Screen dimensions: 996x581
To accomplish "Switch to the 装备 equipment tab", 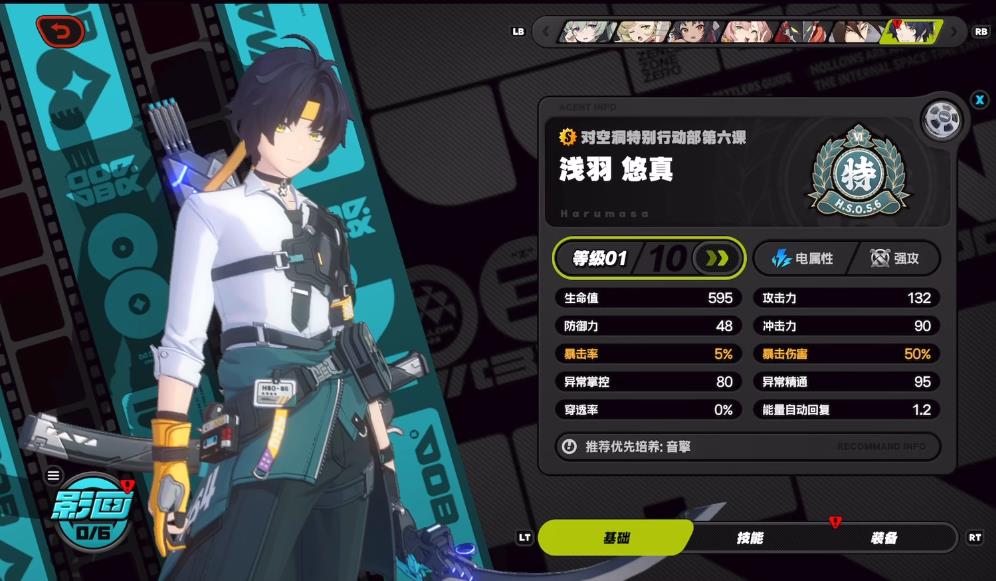I will pos(883,538).
